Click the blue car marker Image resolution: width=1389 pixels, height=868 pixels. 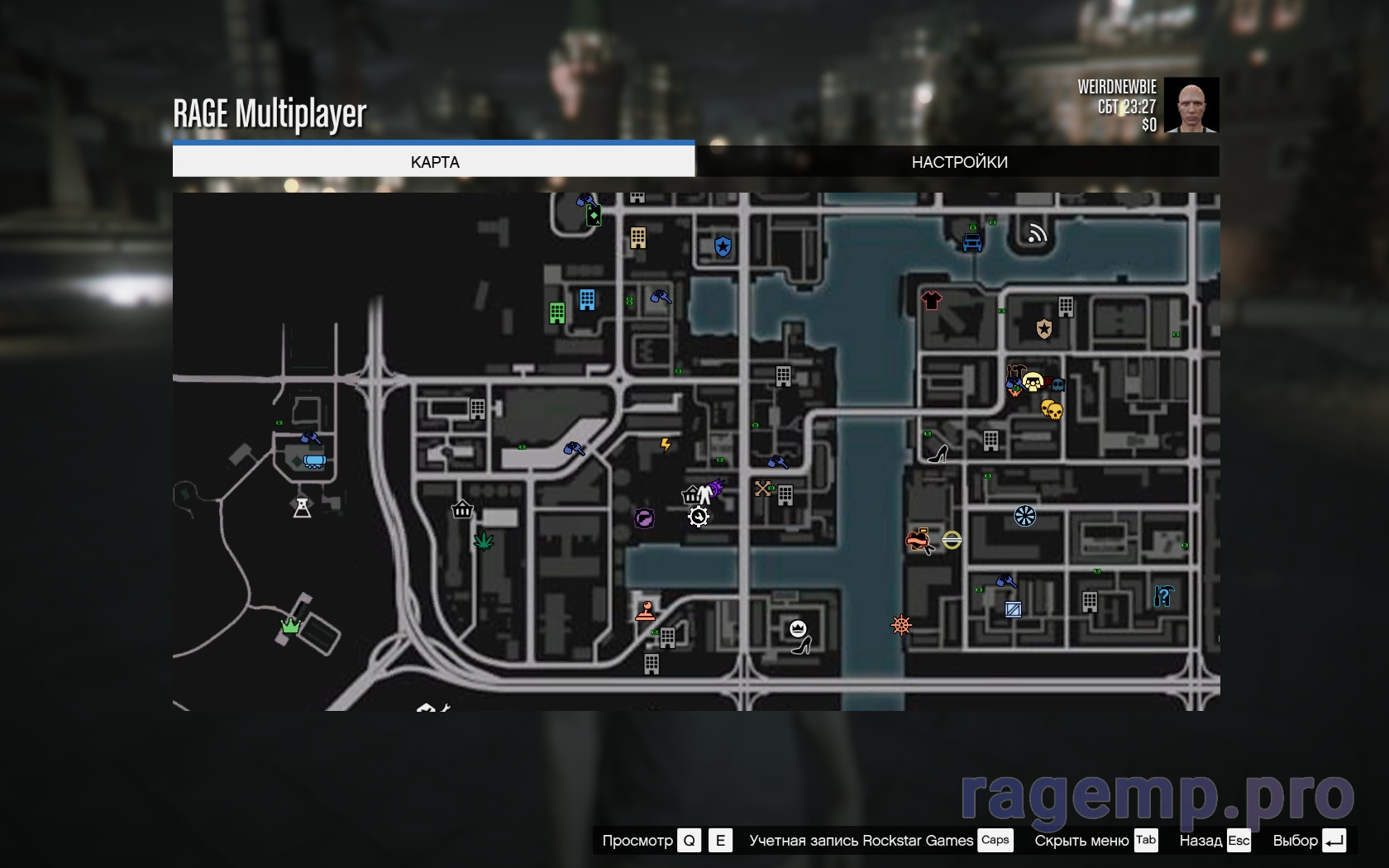point(972,243)
